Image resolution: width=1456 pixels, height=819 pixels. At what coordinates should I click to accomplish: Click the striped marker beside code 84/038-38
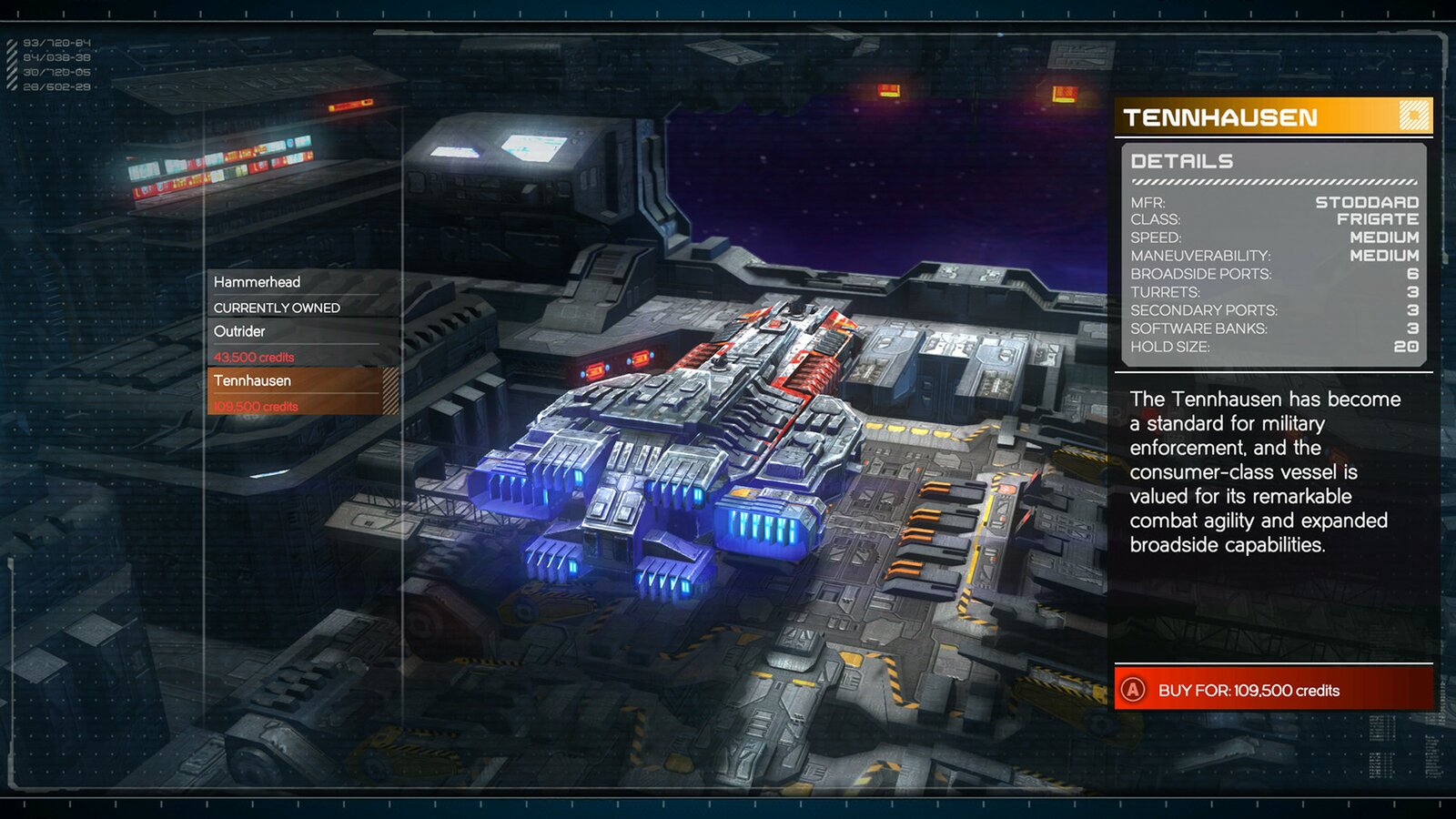(10, 56)
